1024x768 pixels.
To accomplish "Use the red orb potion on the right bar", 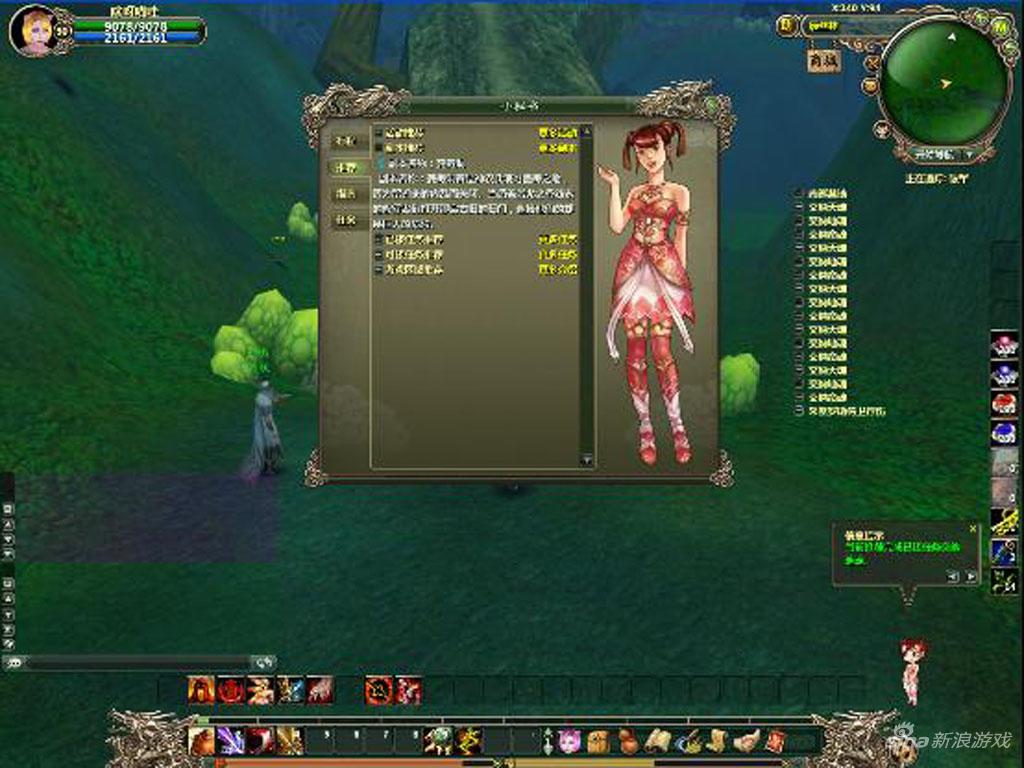I will [1004, 403].
